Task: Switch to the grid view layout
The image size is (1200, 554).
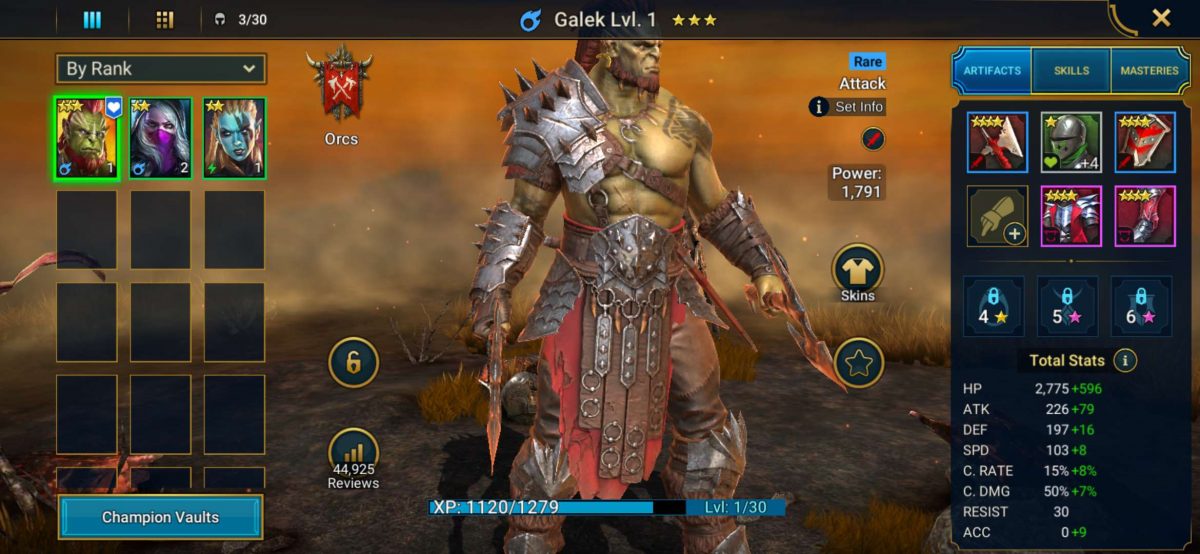Action: [x=165, y=19]
